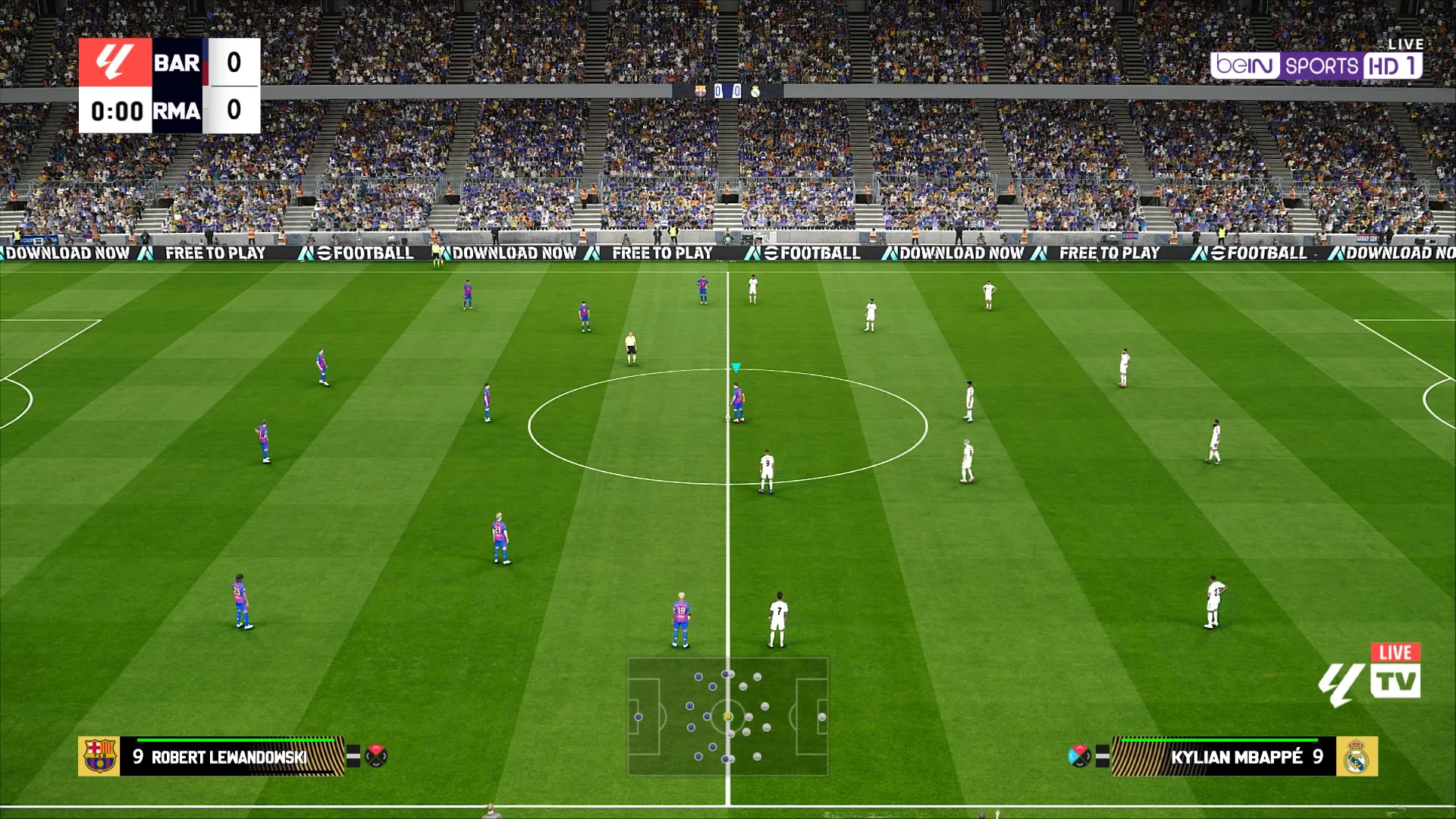The image size is (1456, 819).
Task: Click the tactics indicator beside Lewandowski's name
Action: click(376, 756)
